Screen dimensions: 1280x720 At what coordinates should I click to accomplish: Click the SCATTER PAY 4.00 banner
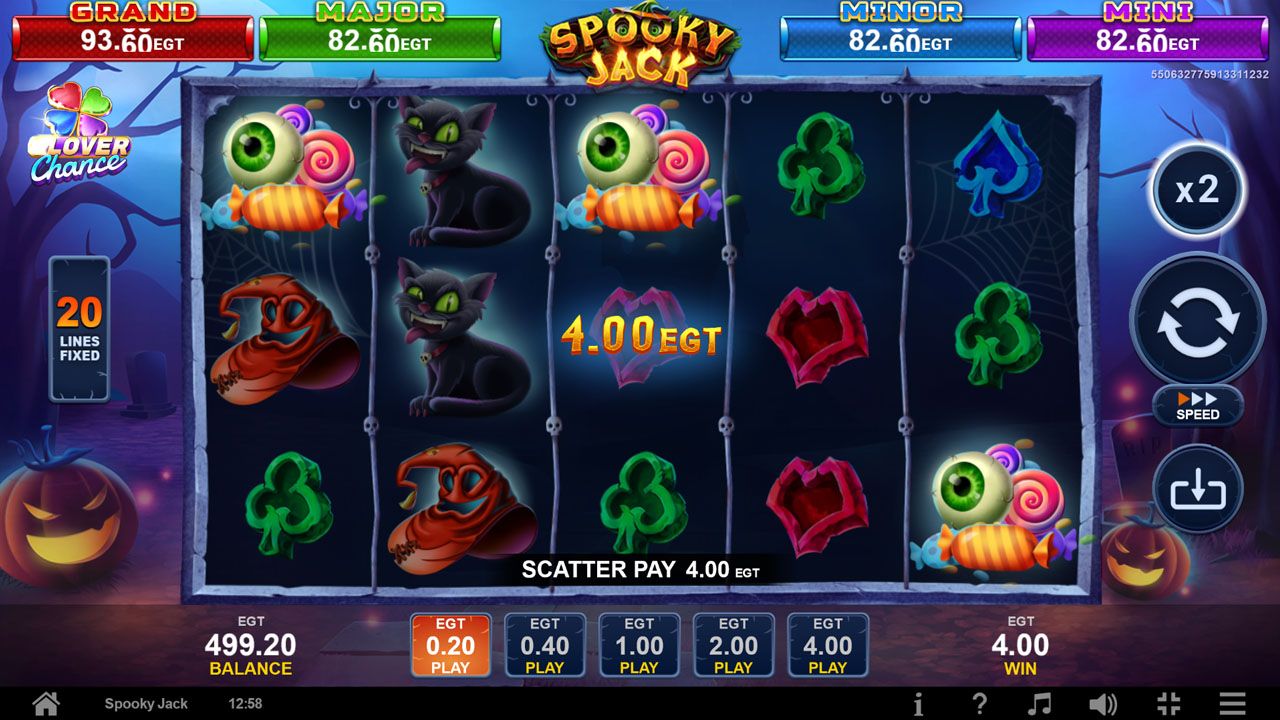click(638, 570)
